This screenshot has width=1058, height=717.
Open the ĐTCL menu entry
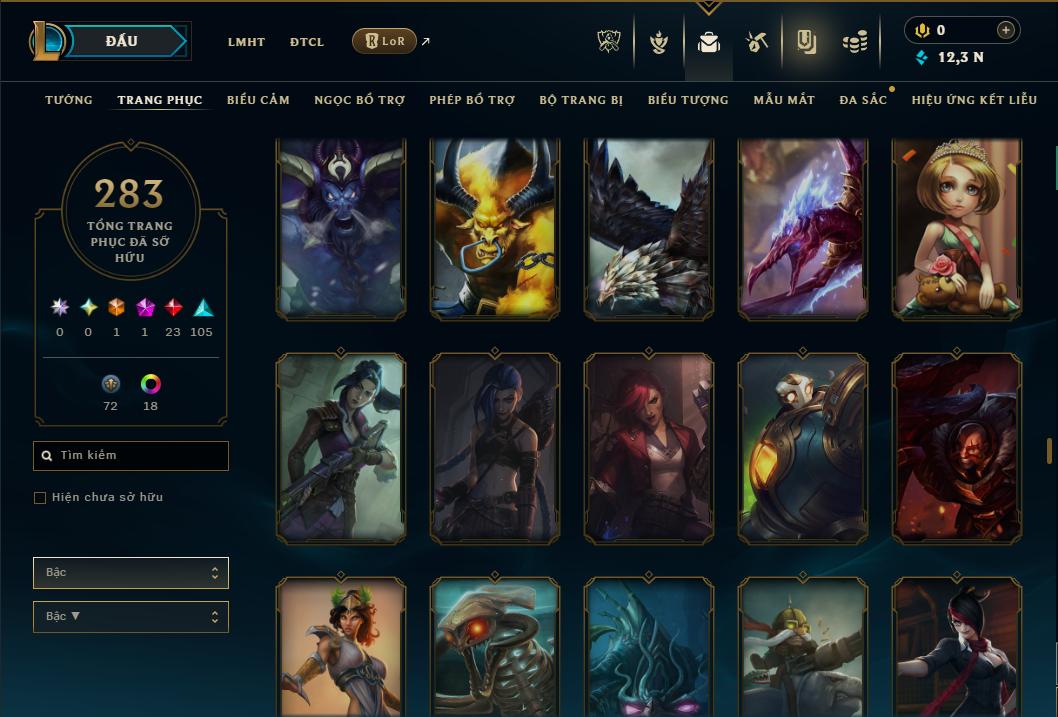pos(307,42)
